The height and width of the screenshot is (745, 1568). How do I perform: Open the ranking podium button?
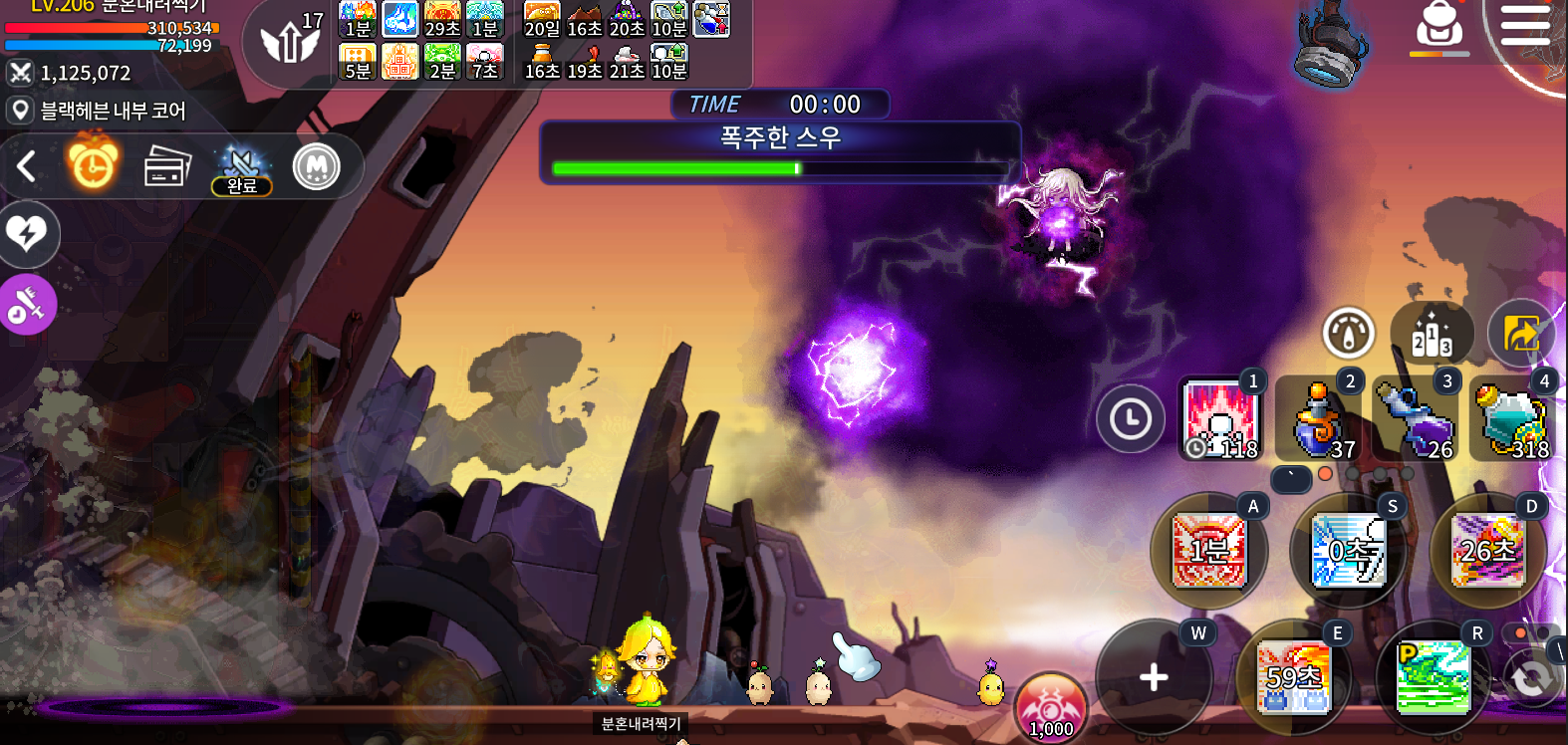[1432, 334]
